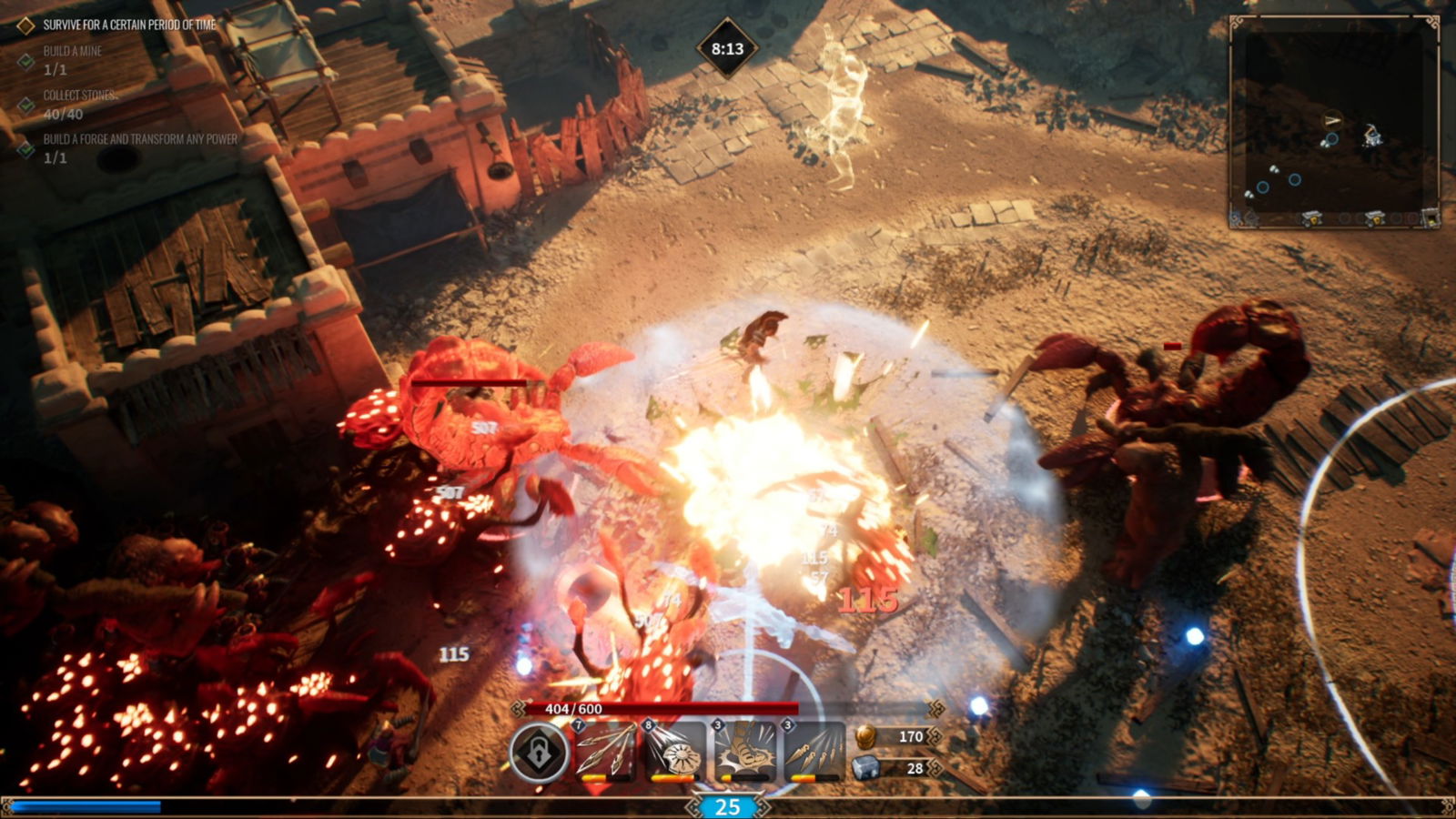Image resolution: width=1456 pixels, height=819 pixels.
Task: Click the stone block resource icon
Action: point(865,769)
